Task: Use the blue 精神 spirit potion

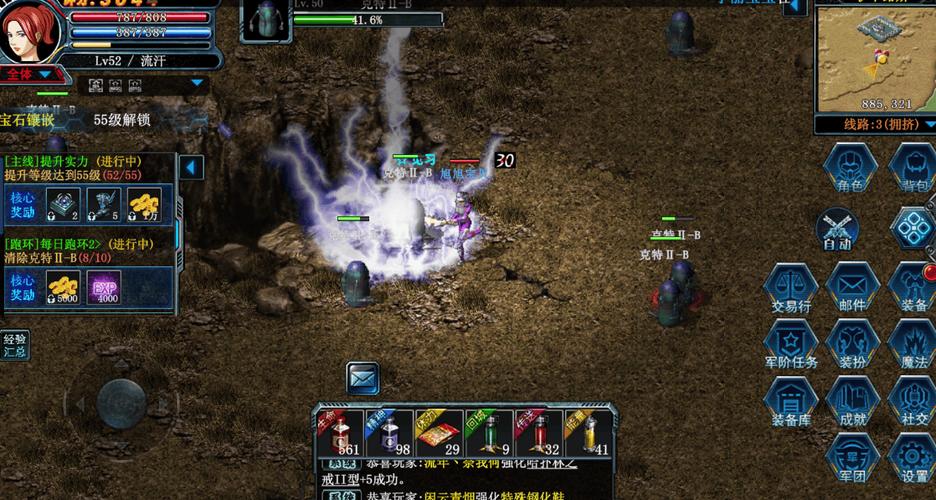Action: 389,434
